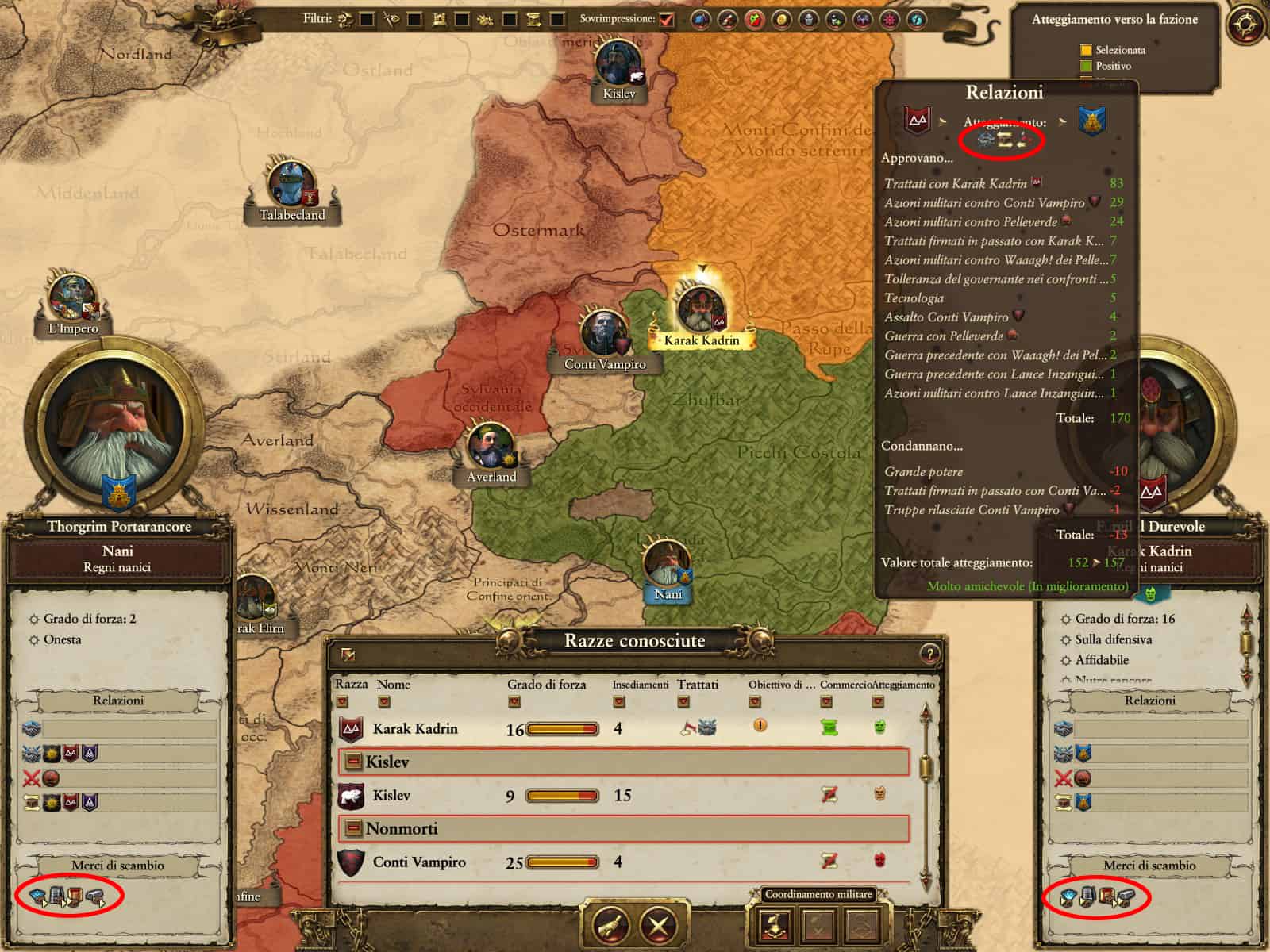Select the Talabecland faction marker

(292, 187)
